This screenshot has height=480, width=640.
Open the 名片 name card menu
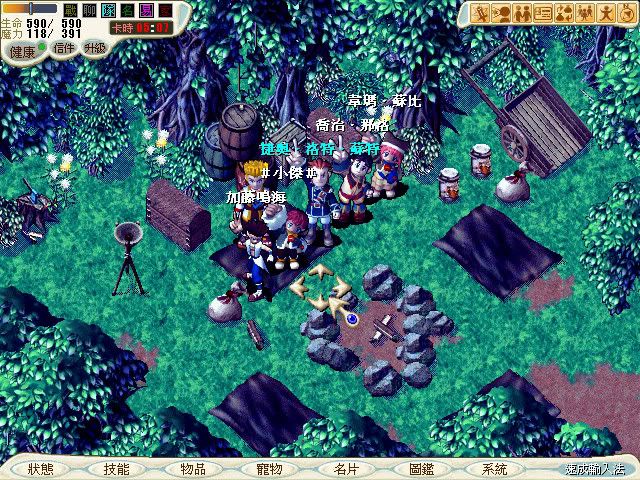point(346,468)
